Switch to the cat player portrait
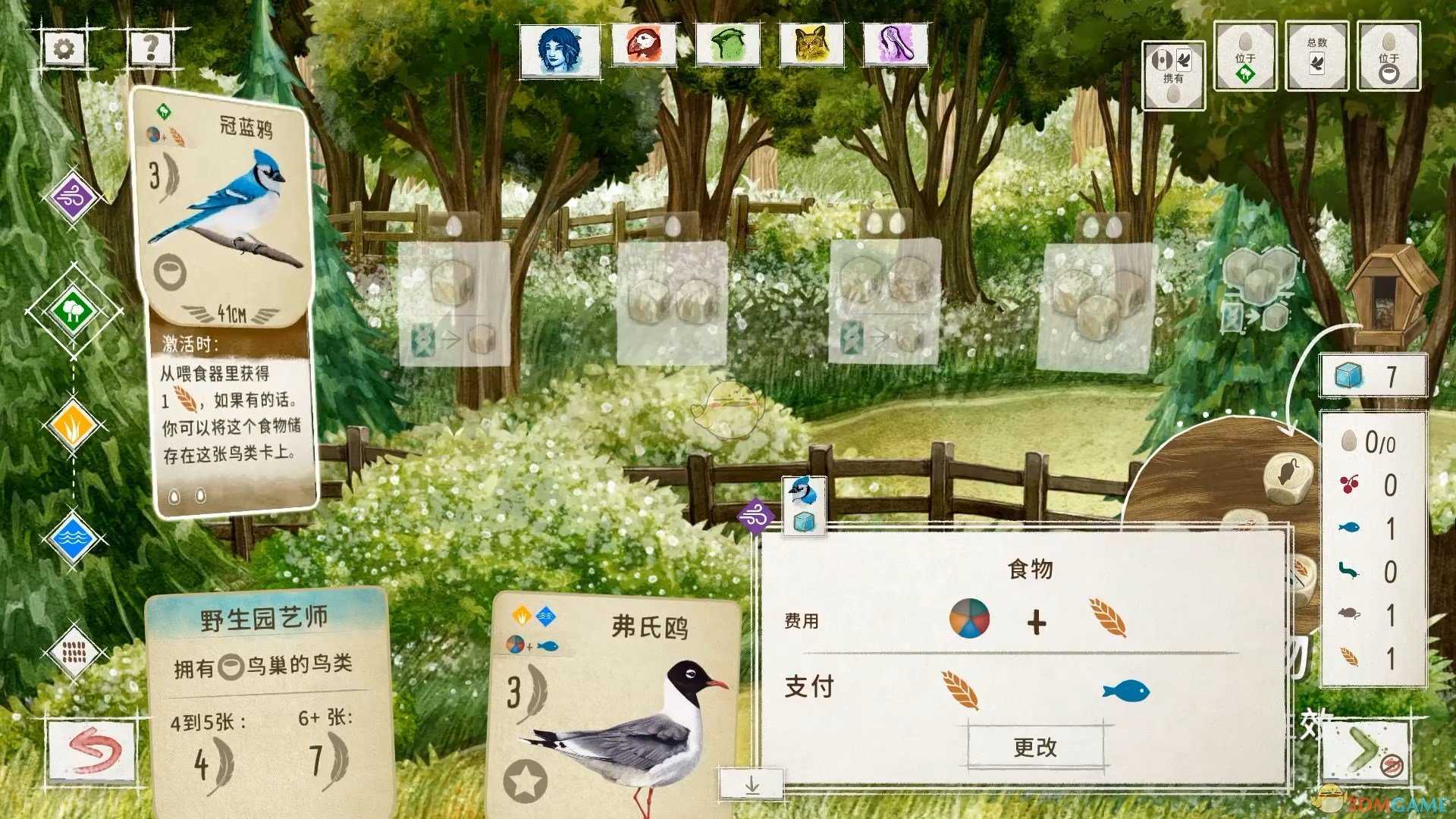This screenshot has width=1456, height=819. [811, 45]
